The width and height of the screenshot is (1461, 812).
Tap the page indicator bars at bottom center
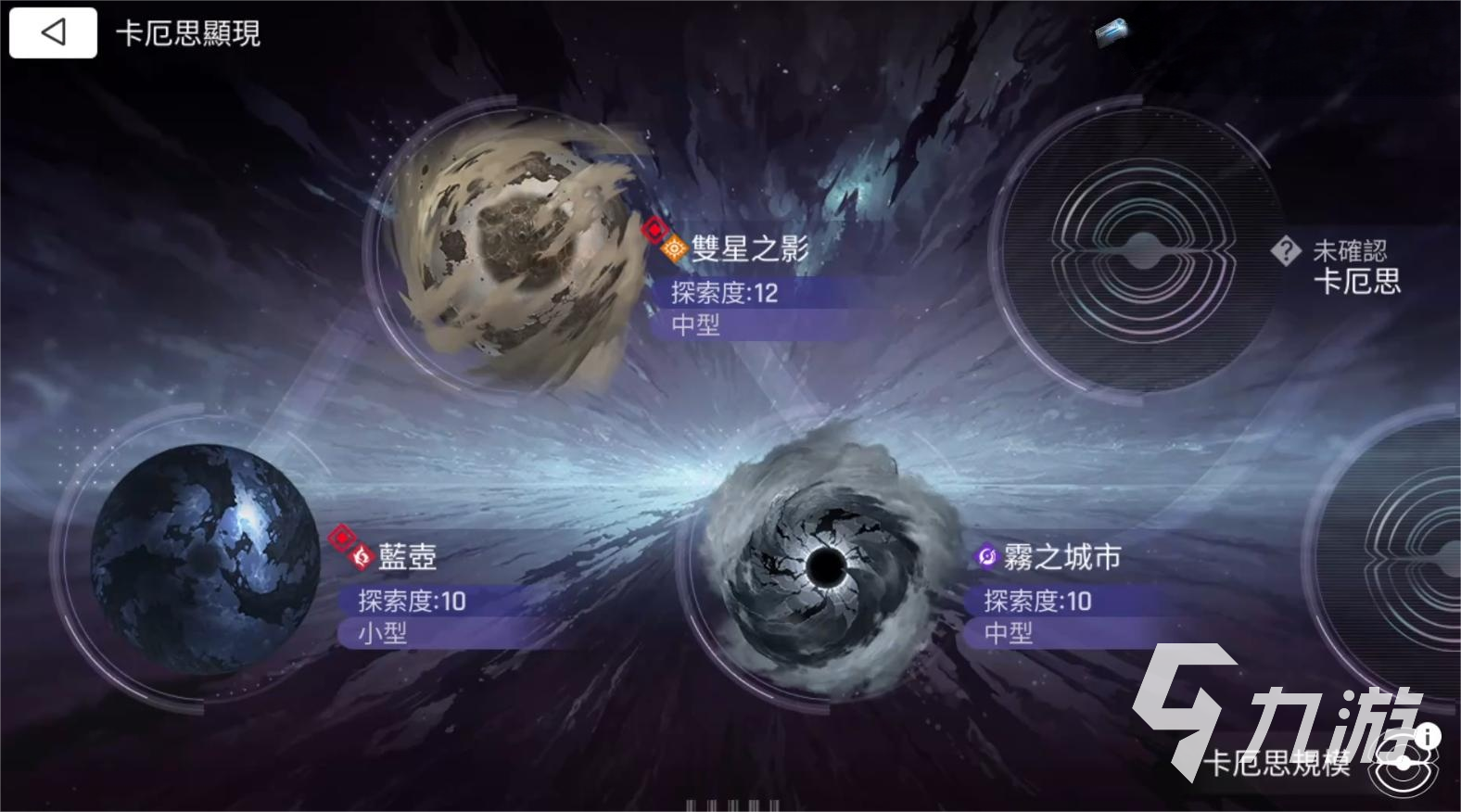(730, 805)
